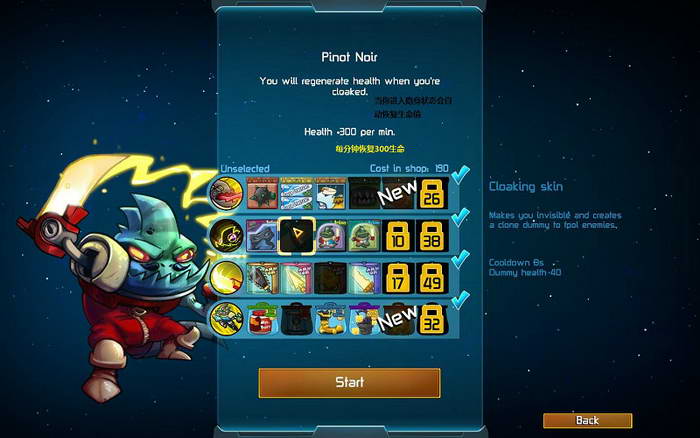Pick the spiked turtle shell upgrade
The width and height of the screenshot is (700, 438).
pos(262,193)
